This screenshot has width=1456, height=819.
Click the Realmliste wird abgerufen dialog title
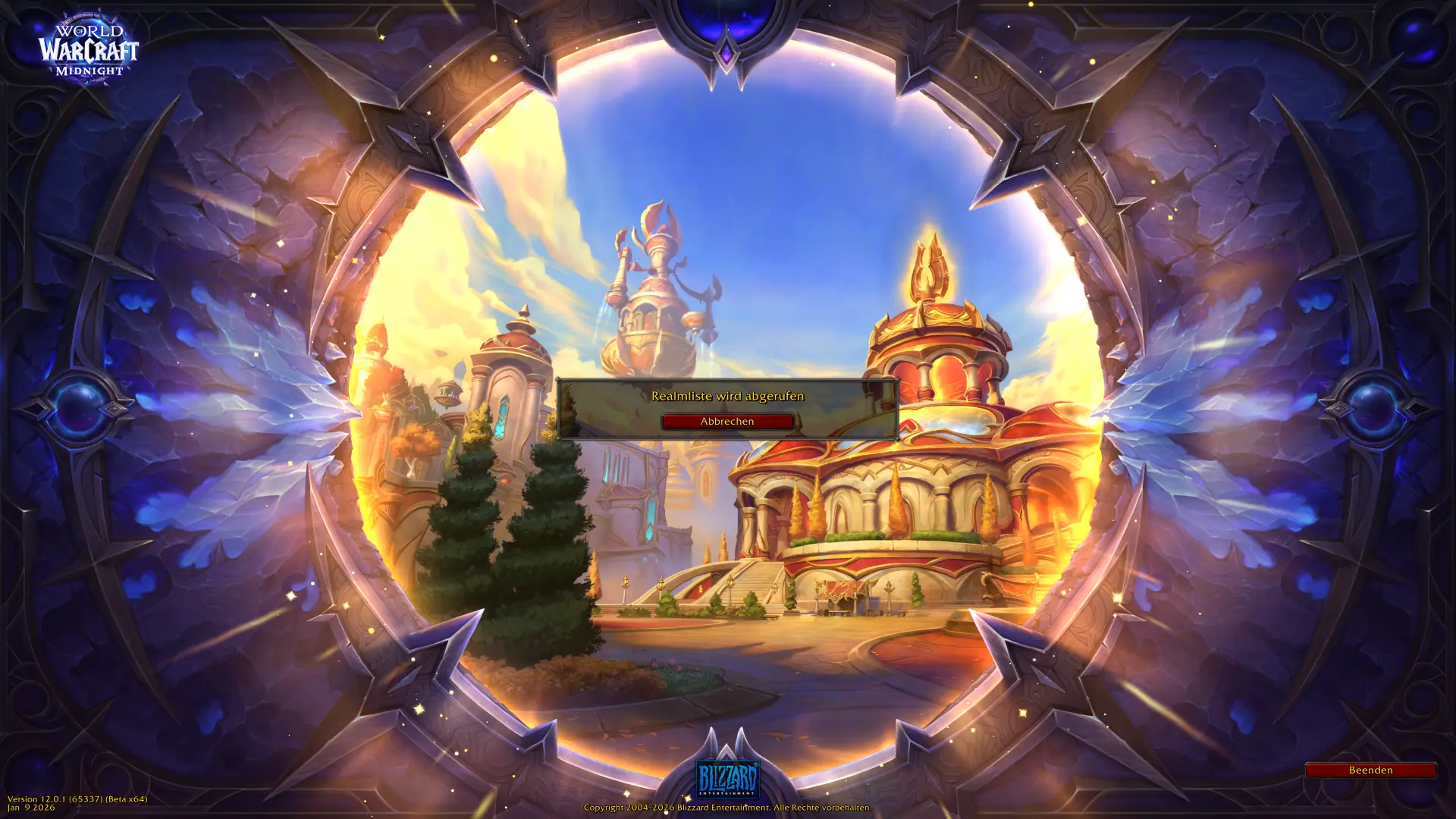727,395
